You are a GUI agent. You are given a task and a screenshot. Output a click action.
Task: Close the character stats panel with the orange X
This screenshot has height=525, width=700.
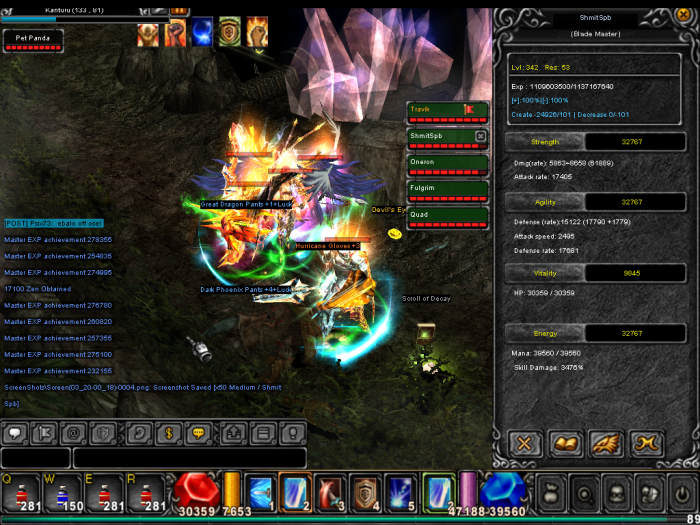[x=525, y=441]
